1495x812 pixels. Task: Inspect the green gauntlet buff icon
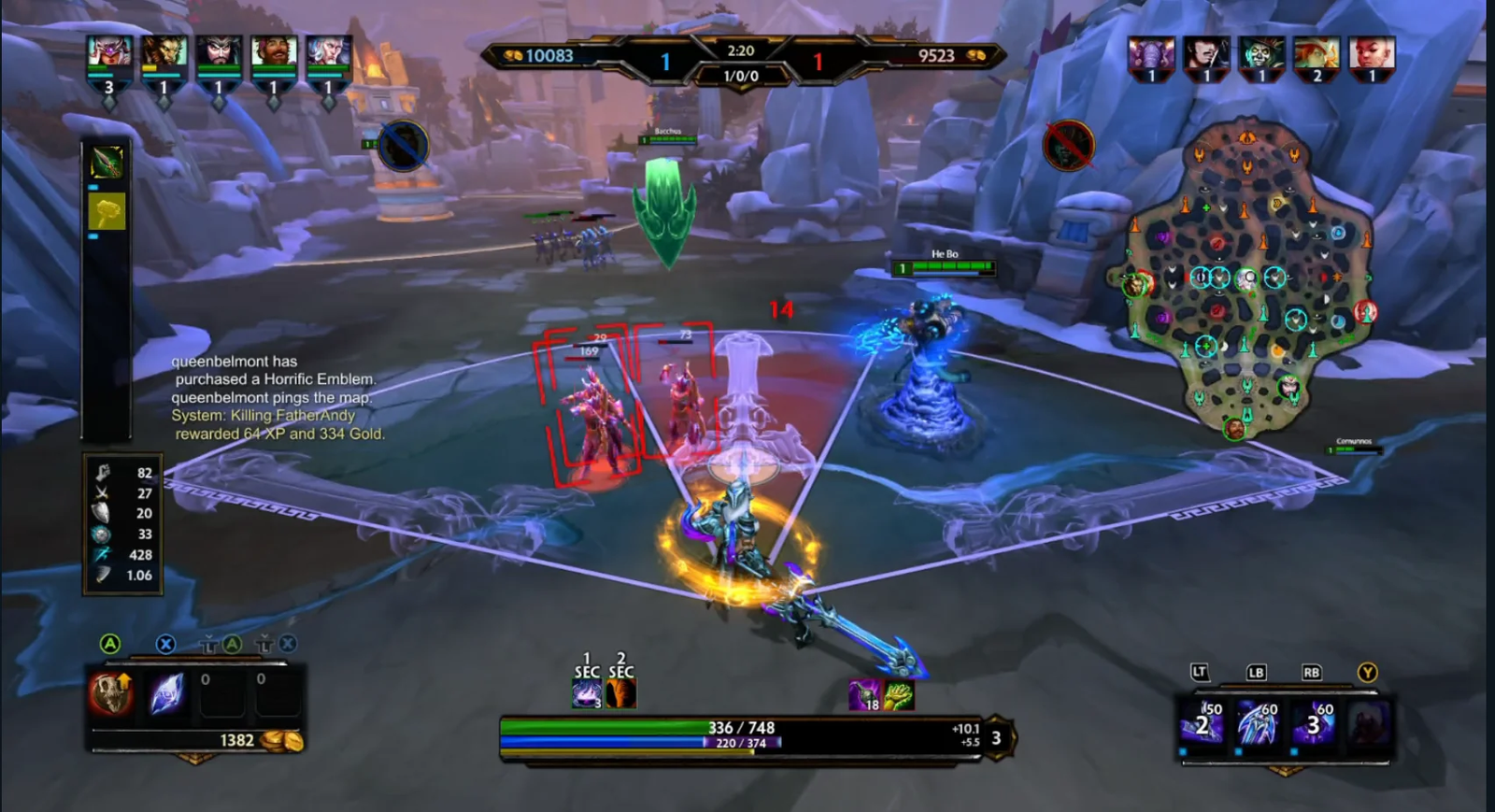tap(899, 694)
